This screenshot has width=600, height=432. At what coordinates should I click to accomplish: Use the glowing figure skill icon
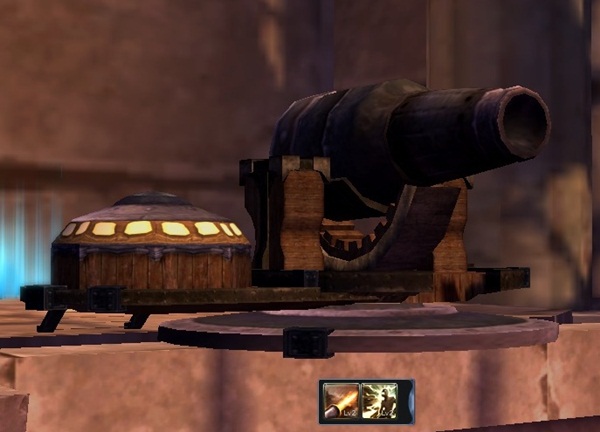380,401
